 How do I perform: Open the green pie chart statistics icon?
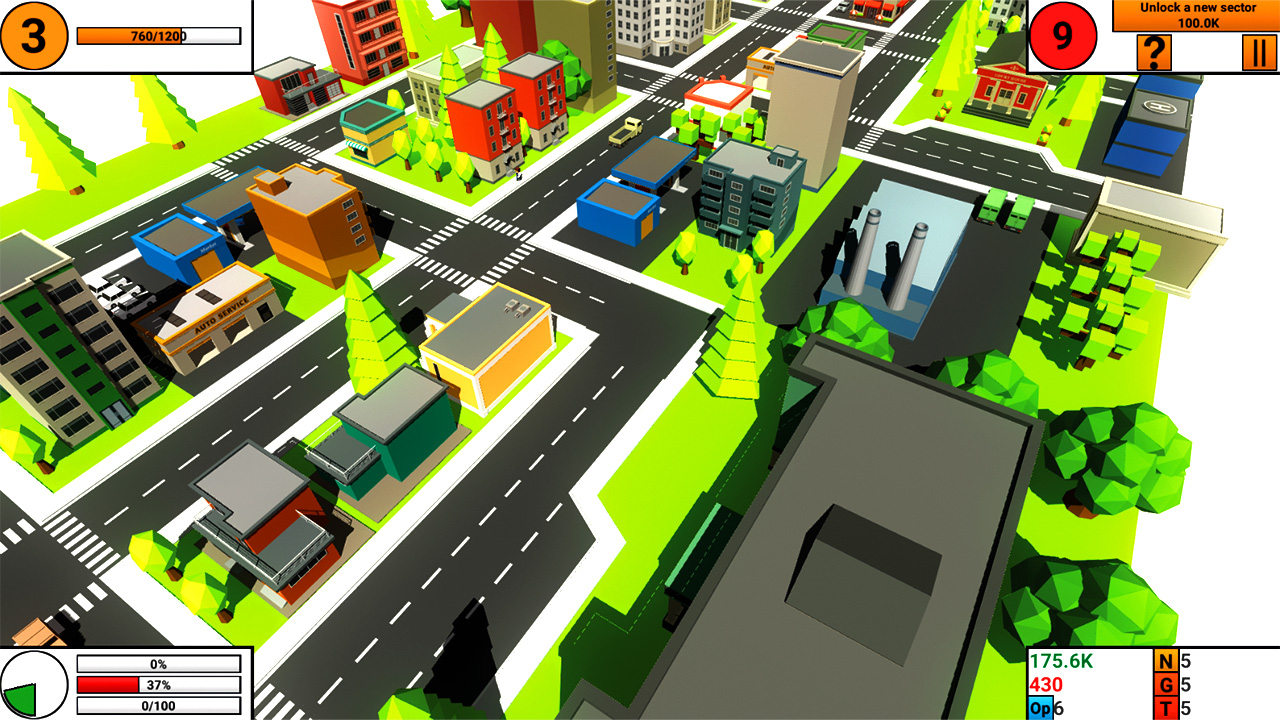36,684
